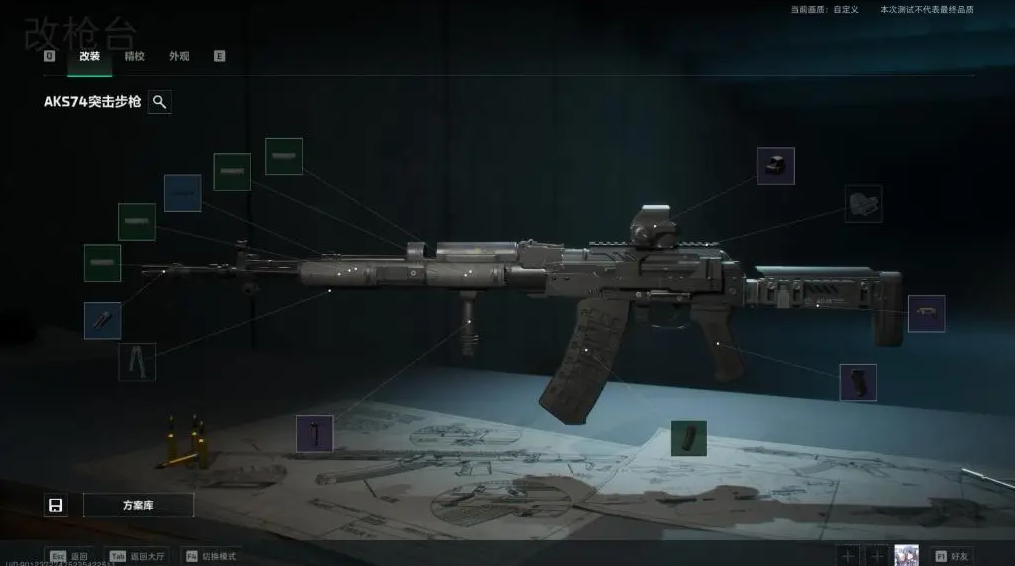Open the 精校 calibration tab
Viewport: 1015px width, 566px height.
pos(134,57)
